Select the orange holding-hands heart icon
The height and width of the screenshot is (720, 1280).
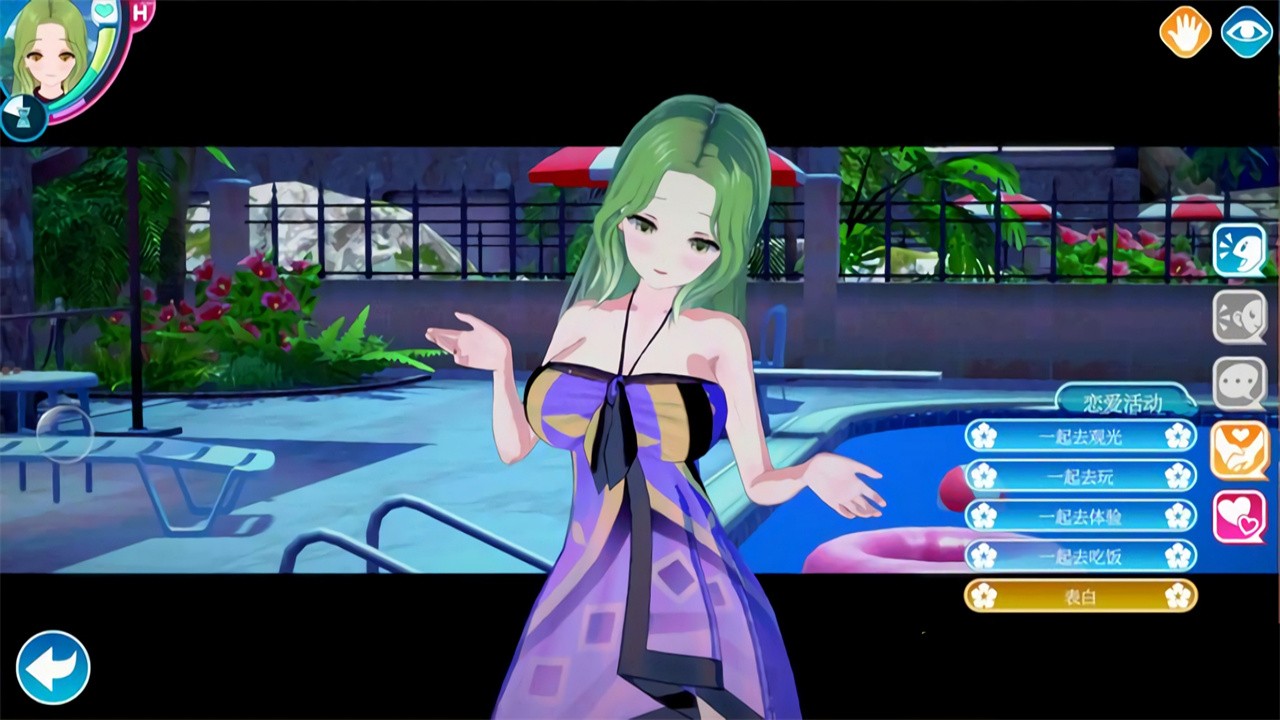click(x=1240, y=449)
